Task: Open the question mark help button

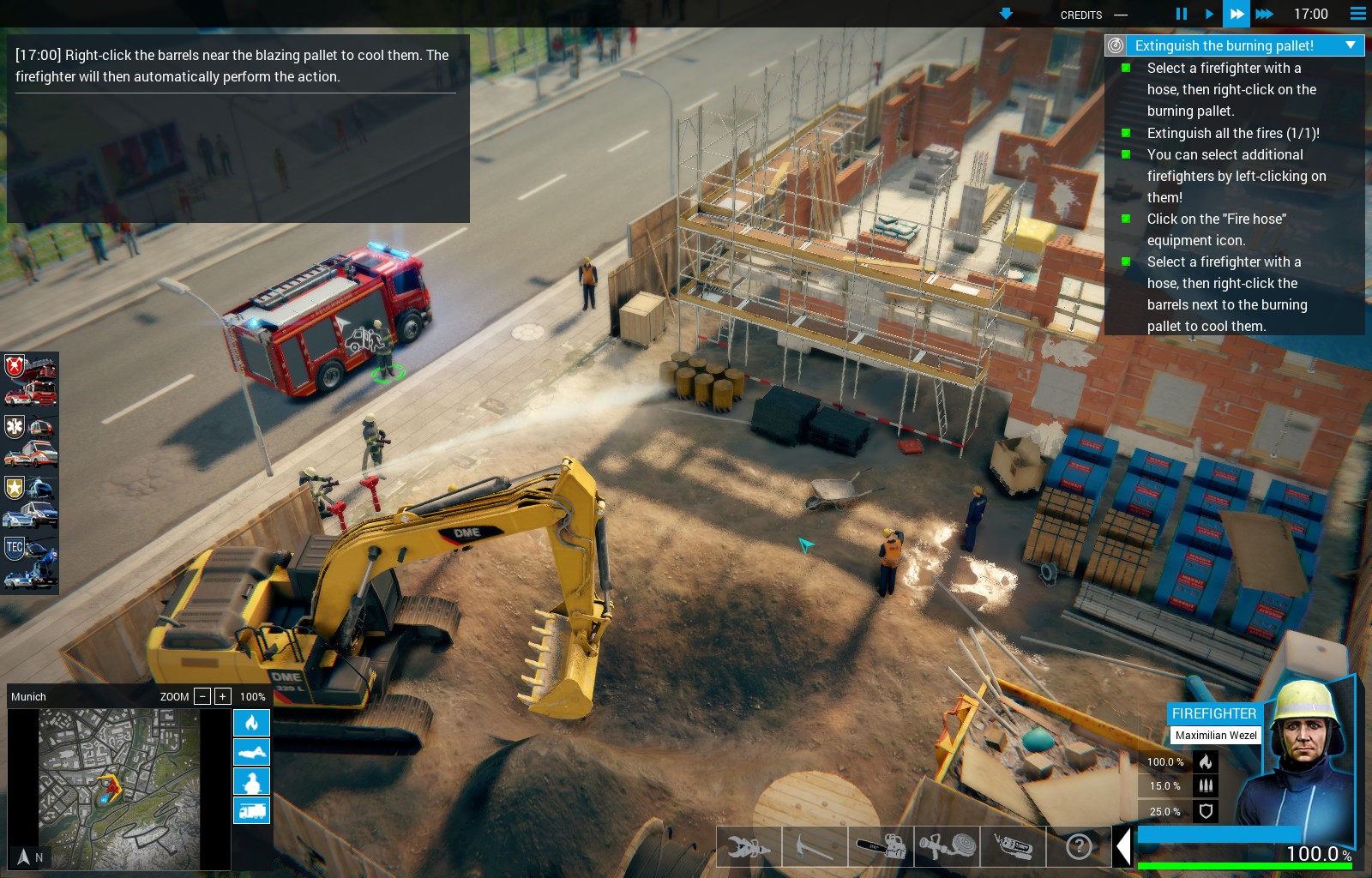Action: click(1079, 847)
